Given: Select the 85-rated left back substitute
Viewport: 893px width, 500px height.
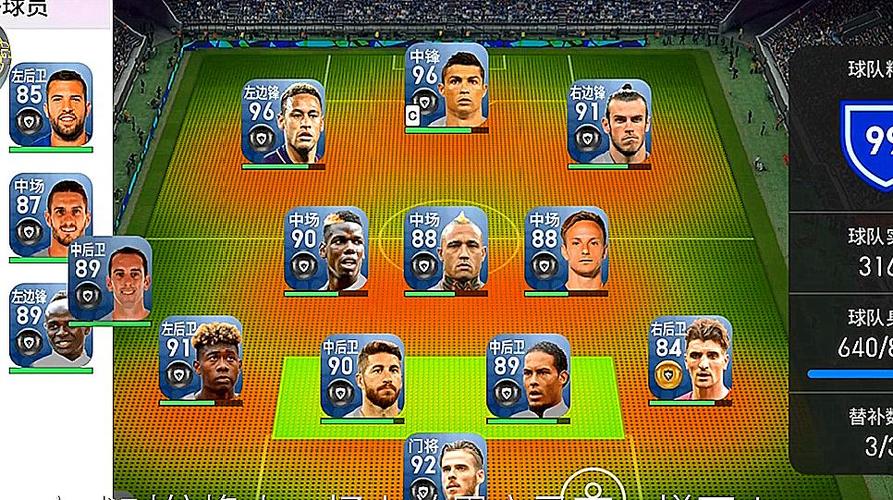Looking at the screenshot, I should 50,104.
